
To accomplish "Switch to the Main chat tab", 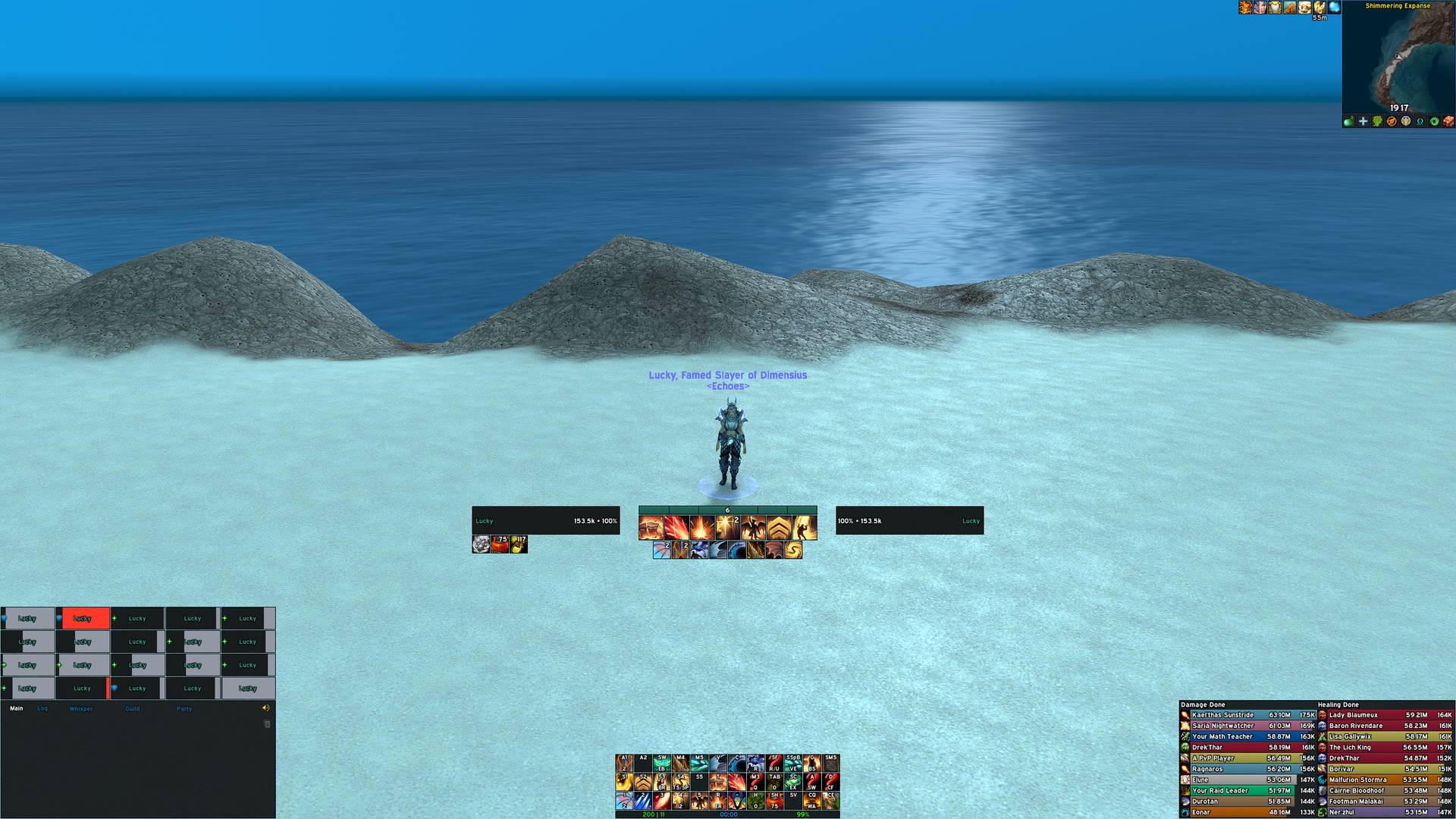I will click(17, 709).
